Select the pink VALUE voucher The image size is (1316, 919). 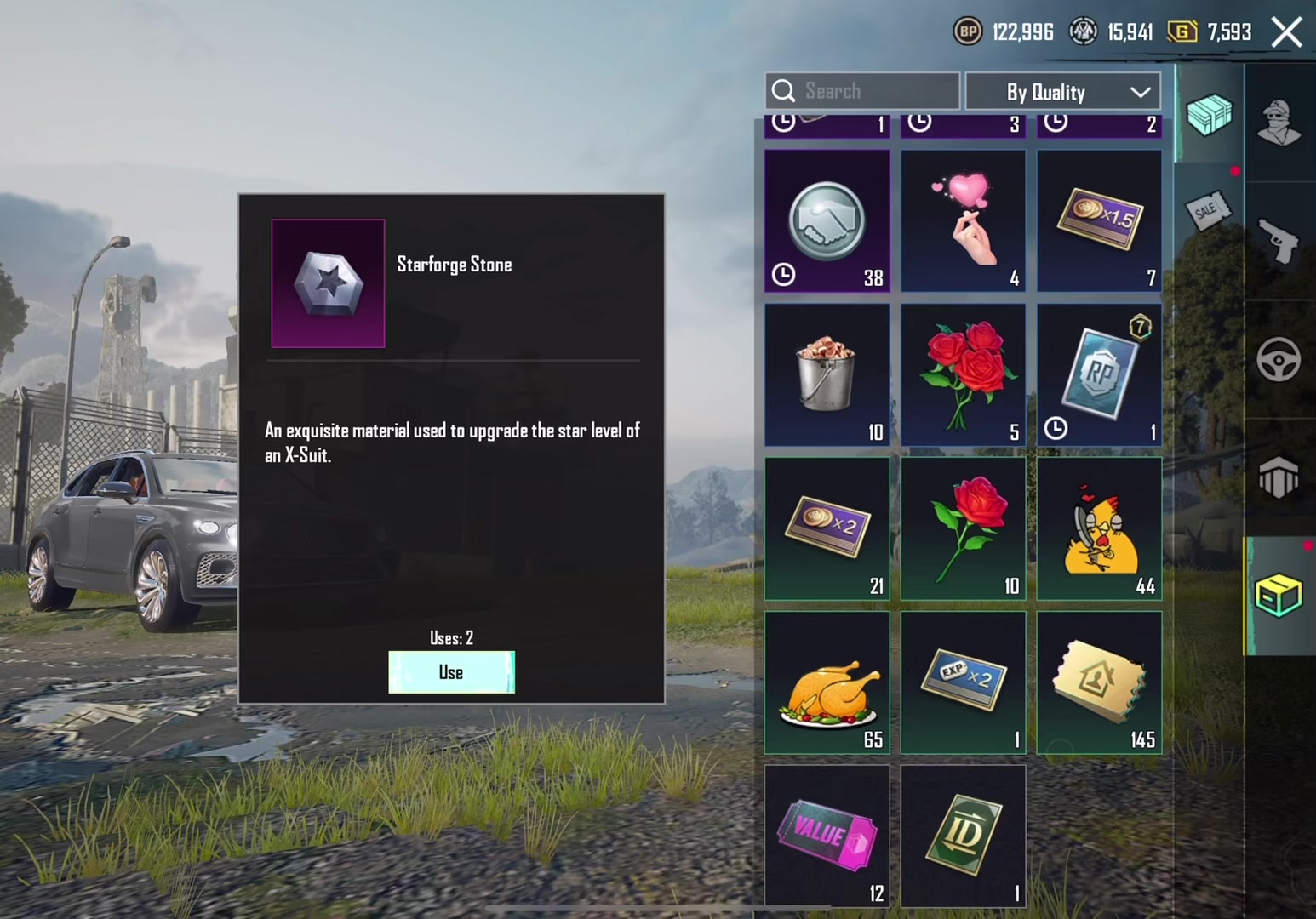827,836
